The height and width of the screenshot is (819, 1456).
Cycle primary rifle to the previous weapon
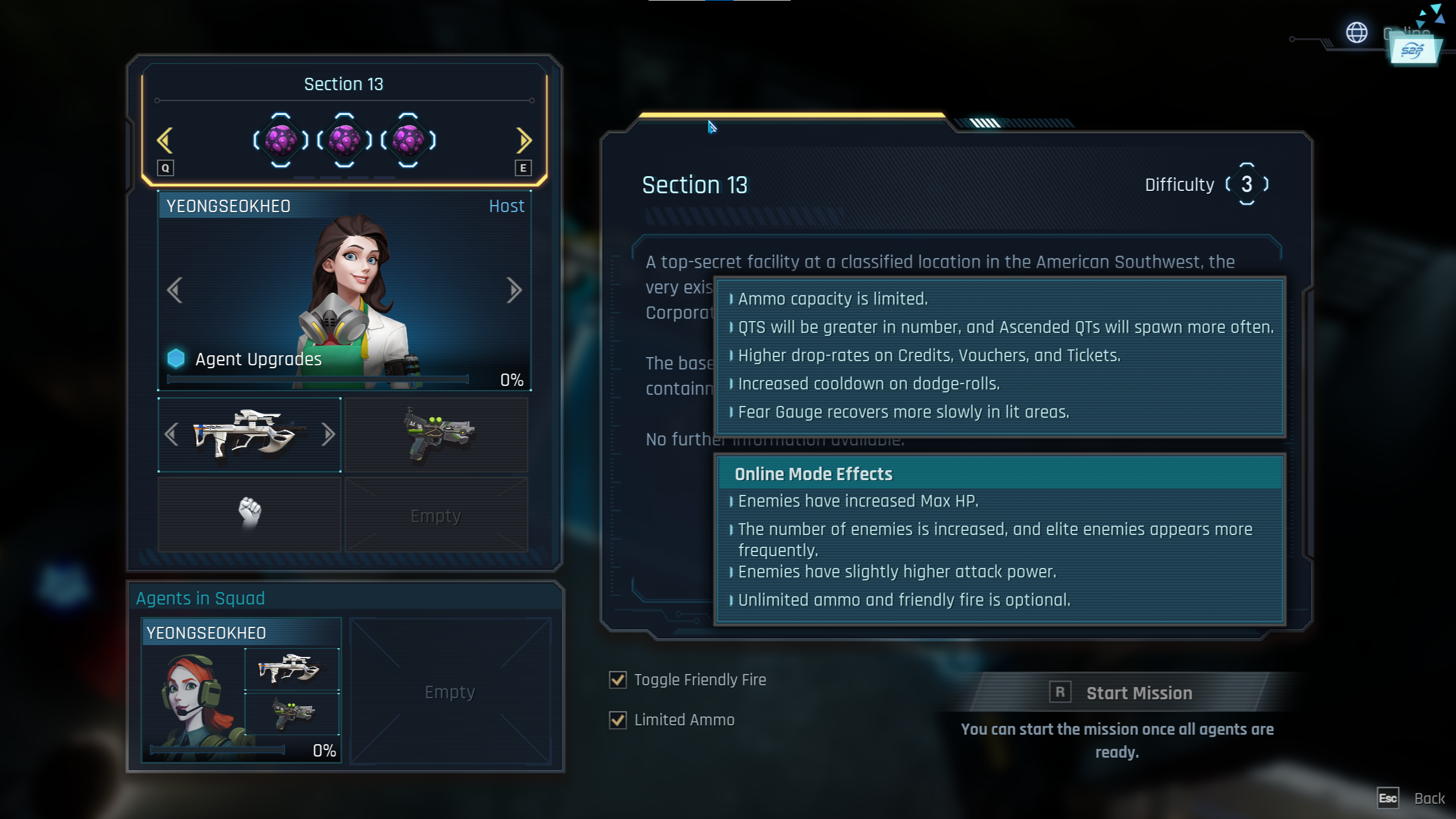pyautogui.click(x=172, y=435)
